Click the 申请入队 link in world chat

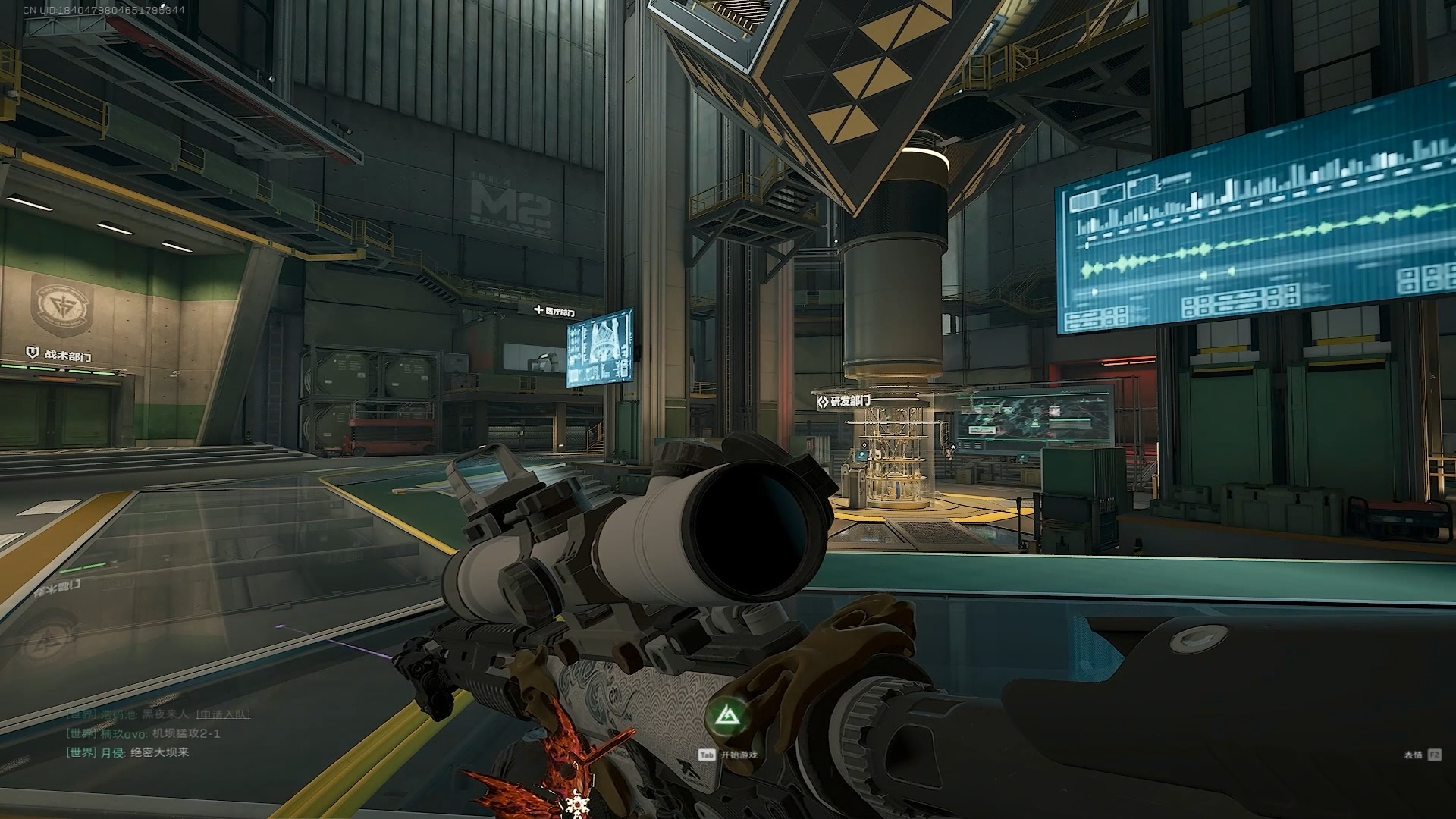click(223, 714)
